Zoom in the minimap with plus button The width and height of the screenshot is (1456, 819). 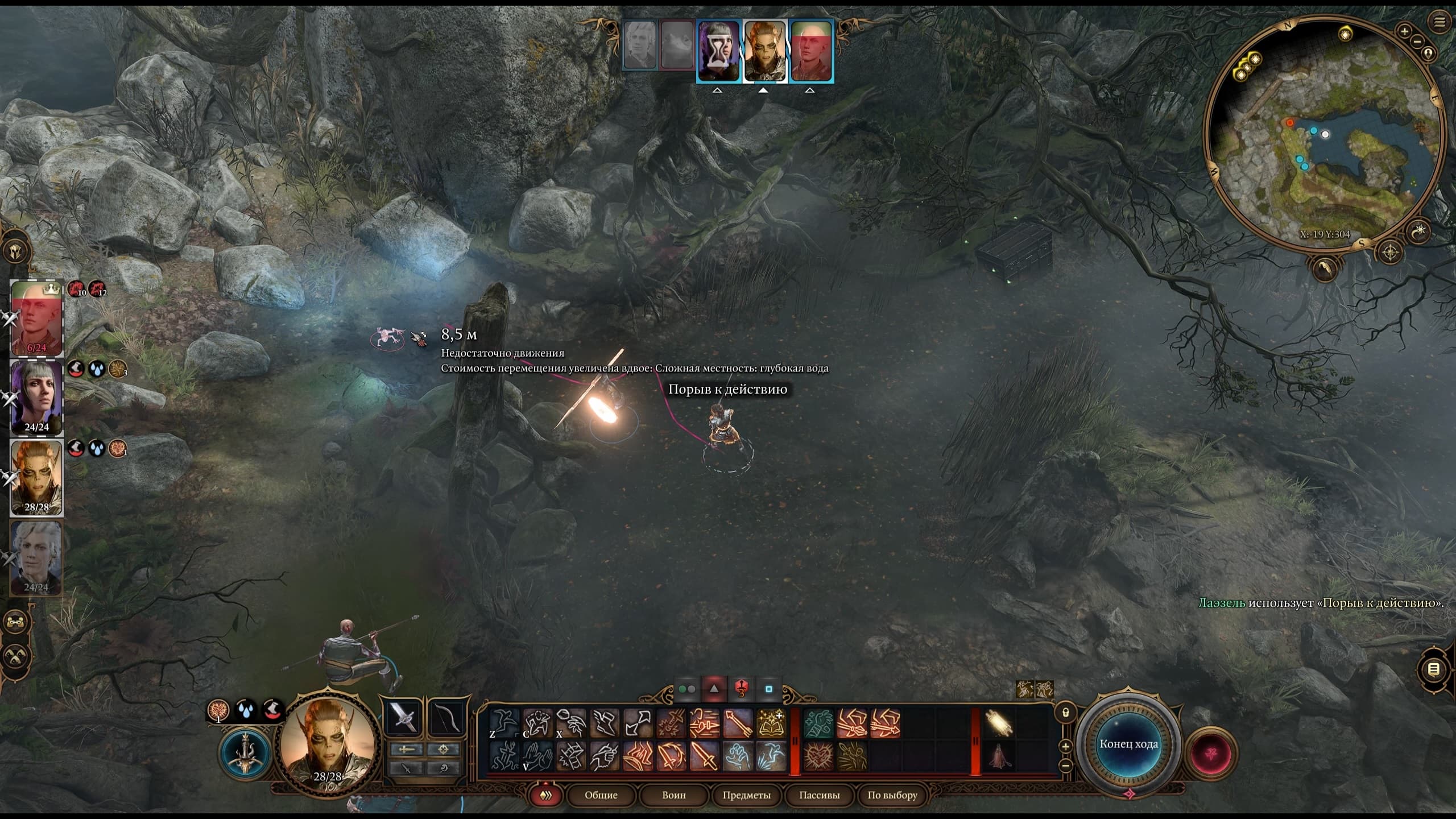[1404, 31]
